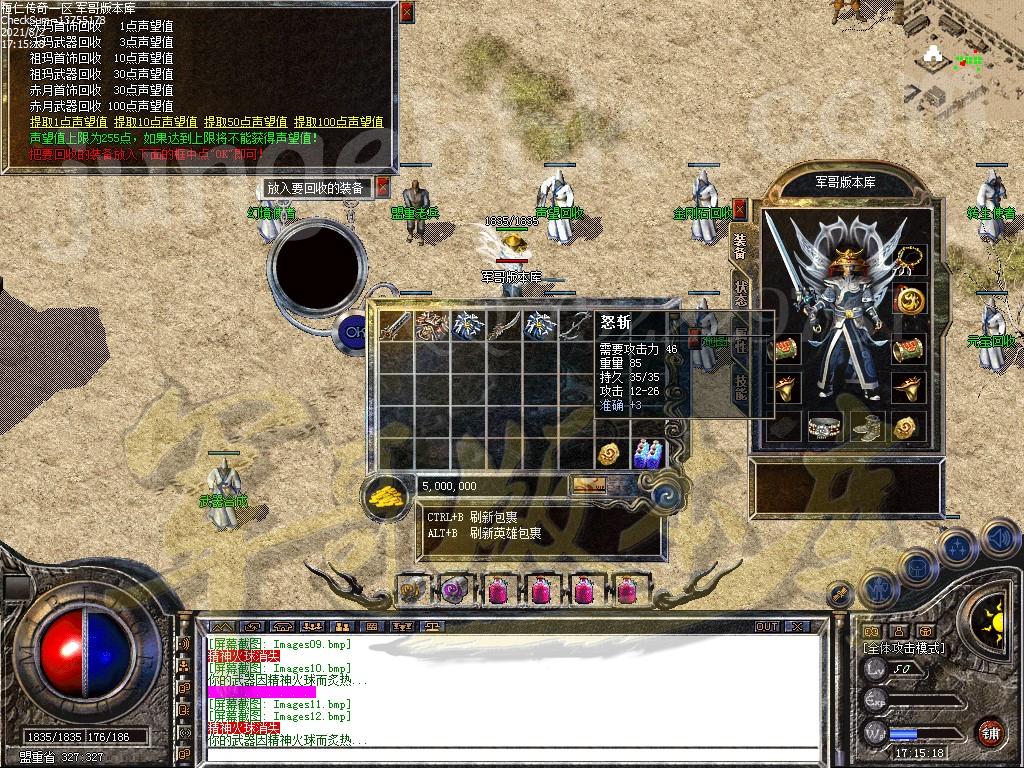Select the equipped necklace slot
Image resolution: width=1024 pixels, height=768 pixels.
(909, 259)
